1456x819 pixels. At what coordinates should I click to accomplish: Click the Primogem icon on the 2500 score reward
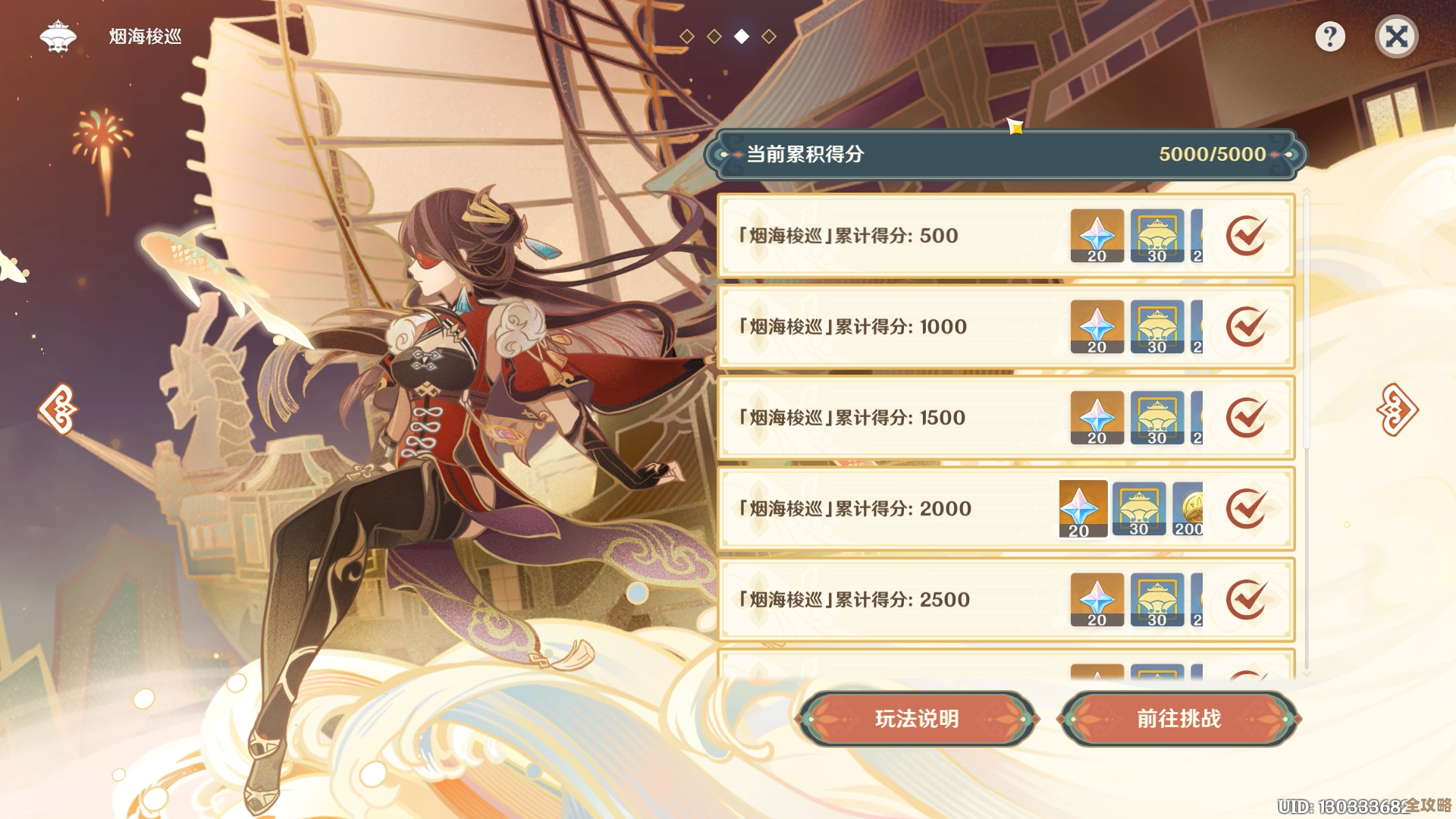click(1096, 599)
